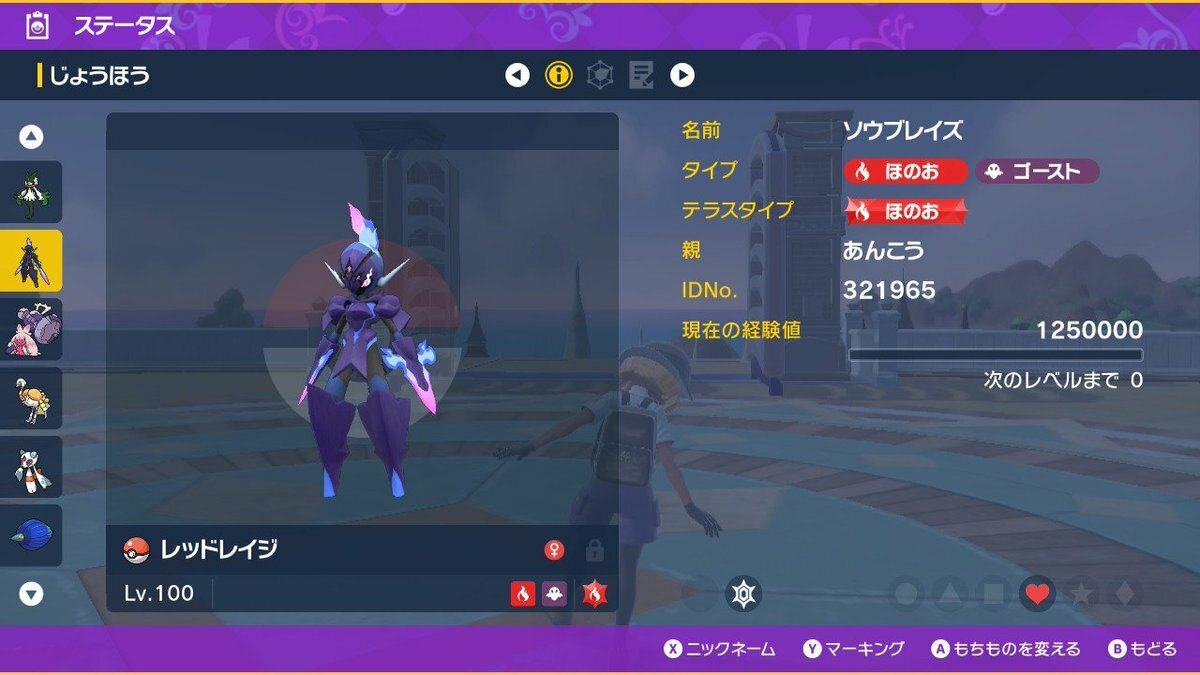Toggle the triangle marking
This screenshot has height=675, width=1200.
[x=949, y=594]
